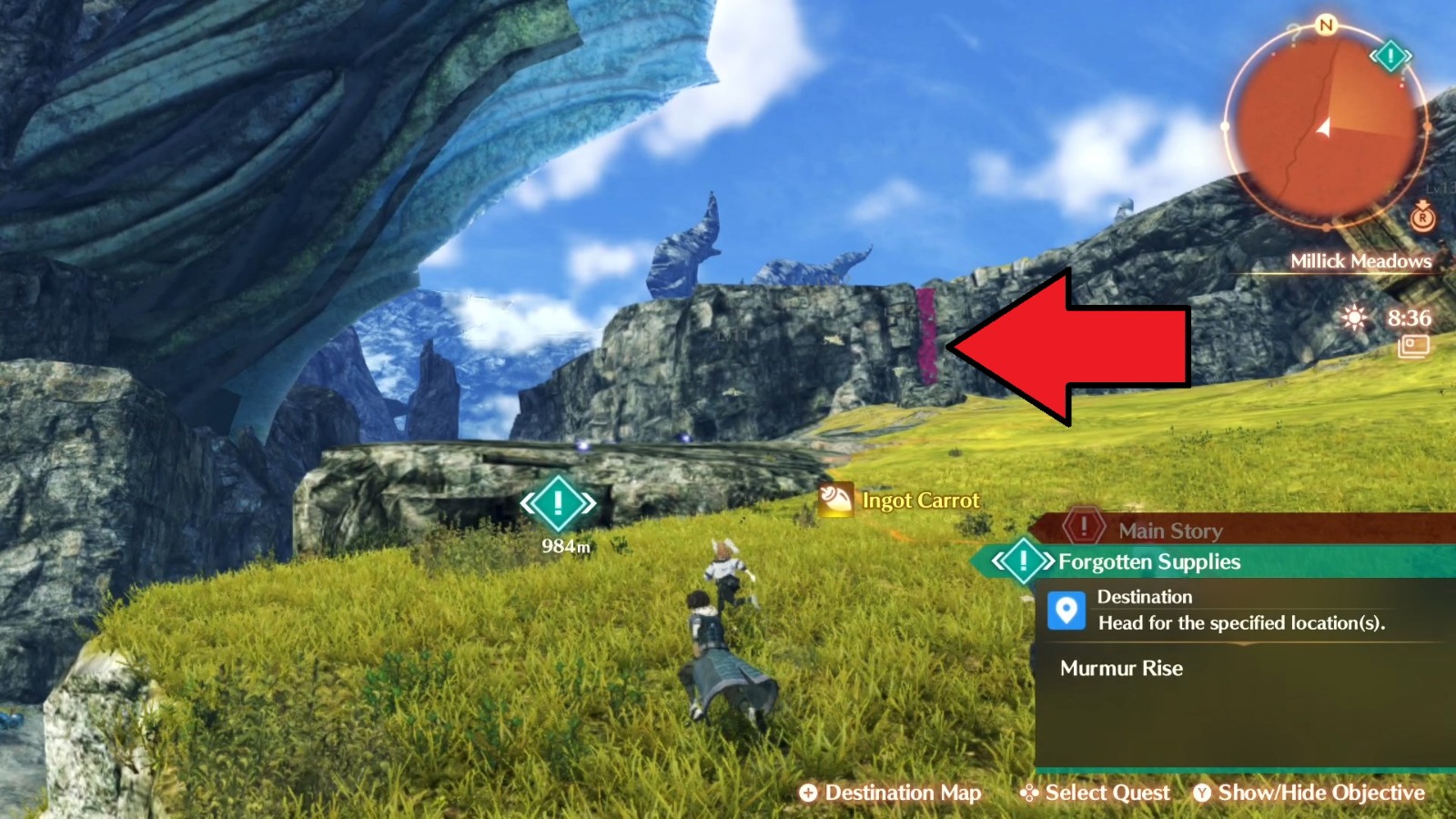Click the R recenter icon under the minimap
Screen dimensions: 1456x819
click(1421, 218)
